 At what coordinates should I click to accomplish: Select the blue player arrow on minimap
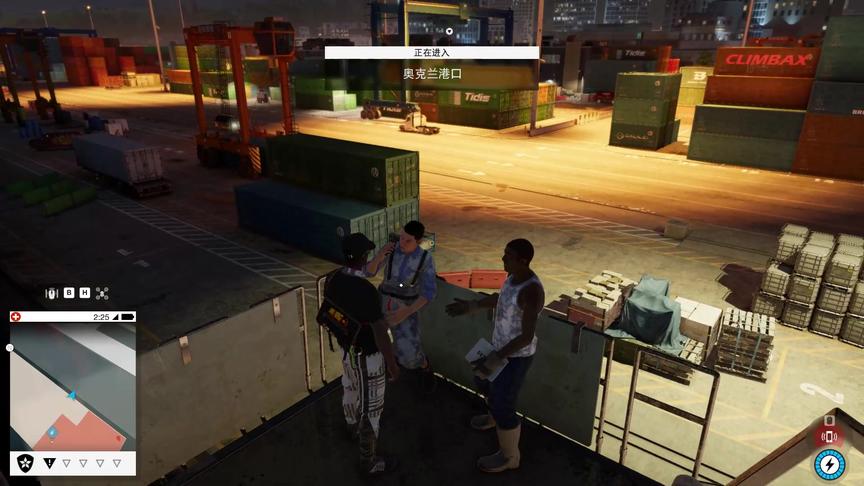click(72, 397)
